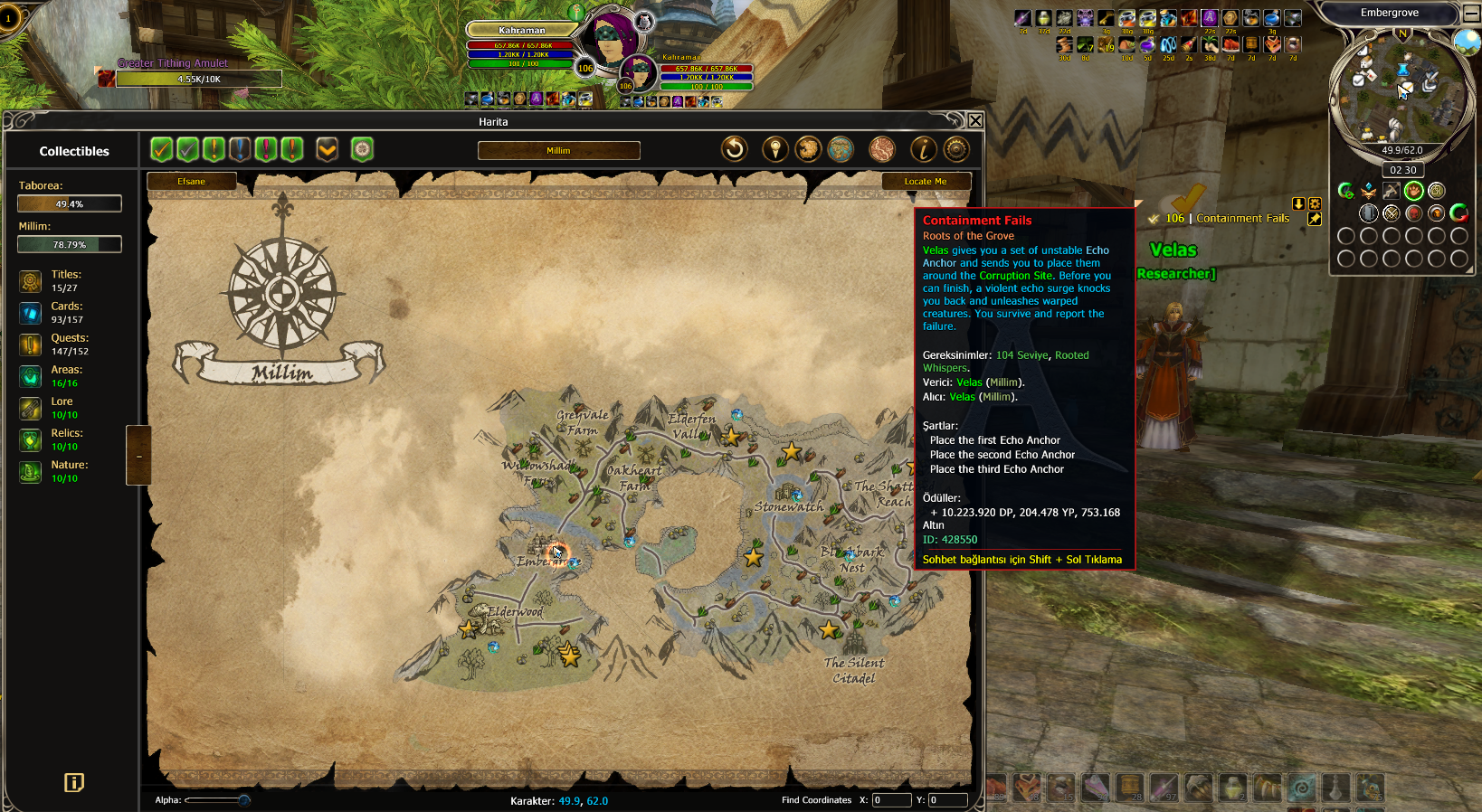The height and width of the screenshot is (812, 1482).
Task: Open the map's info icon
Action: 923,149
